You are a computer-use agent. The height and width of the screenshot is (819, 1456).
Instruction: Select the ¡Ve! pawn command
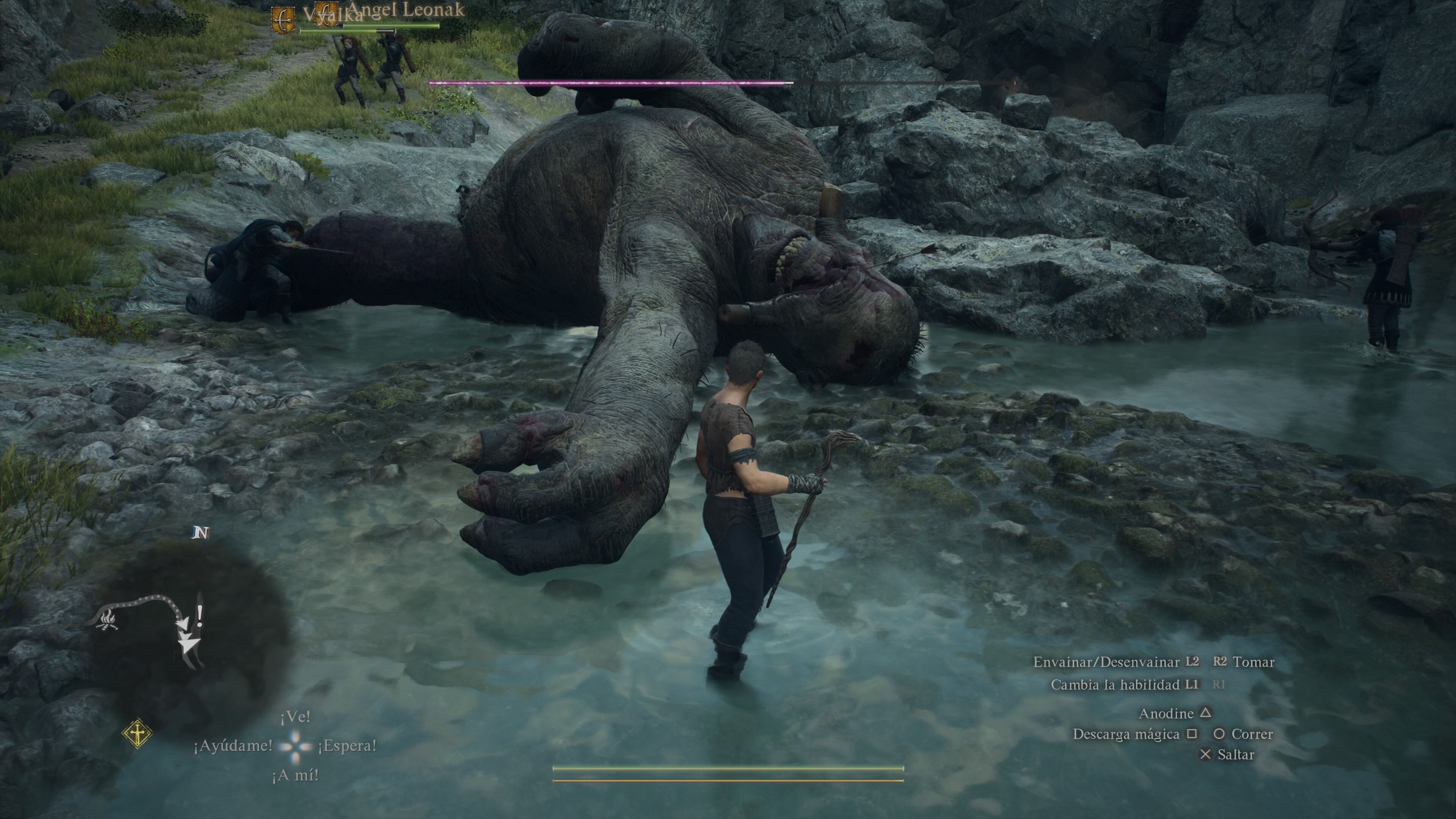point(295,717)
